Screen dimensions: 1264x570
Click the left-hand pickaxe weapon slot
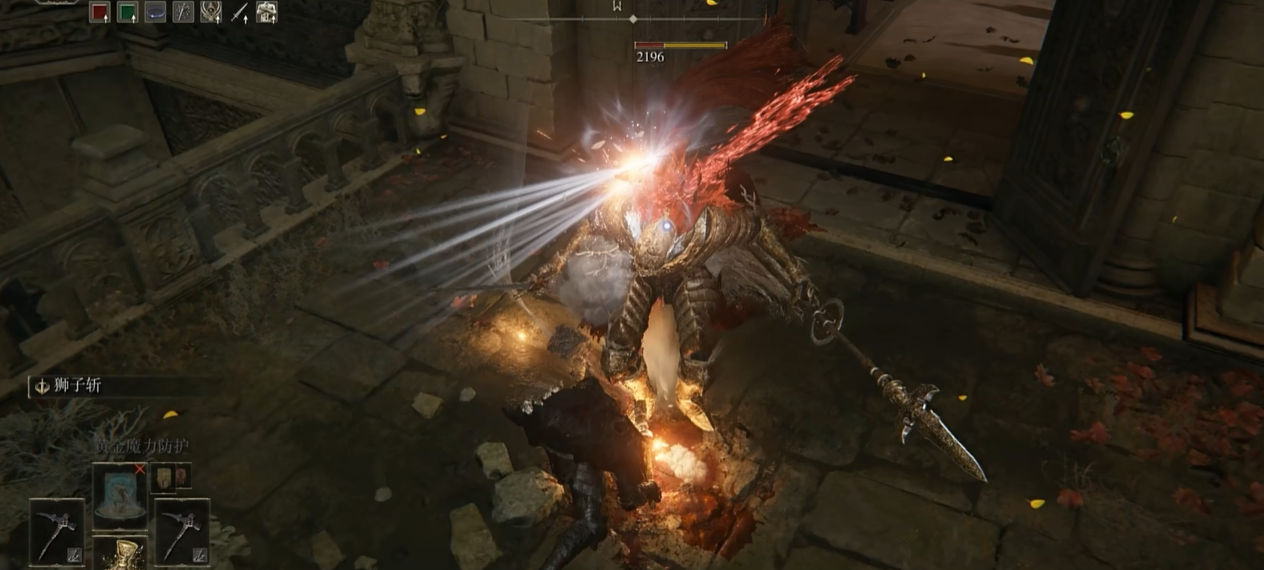56,530
